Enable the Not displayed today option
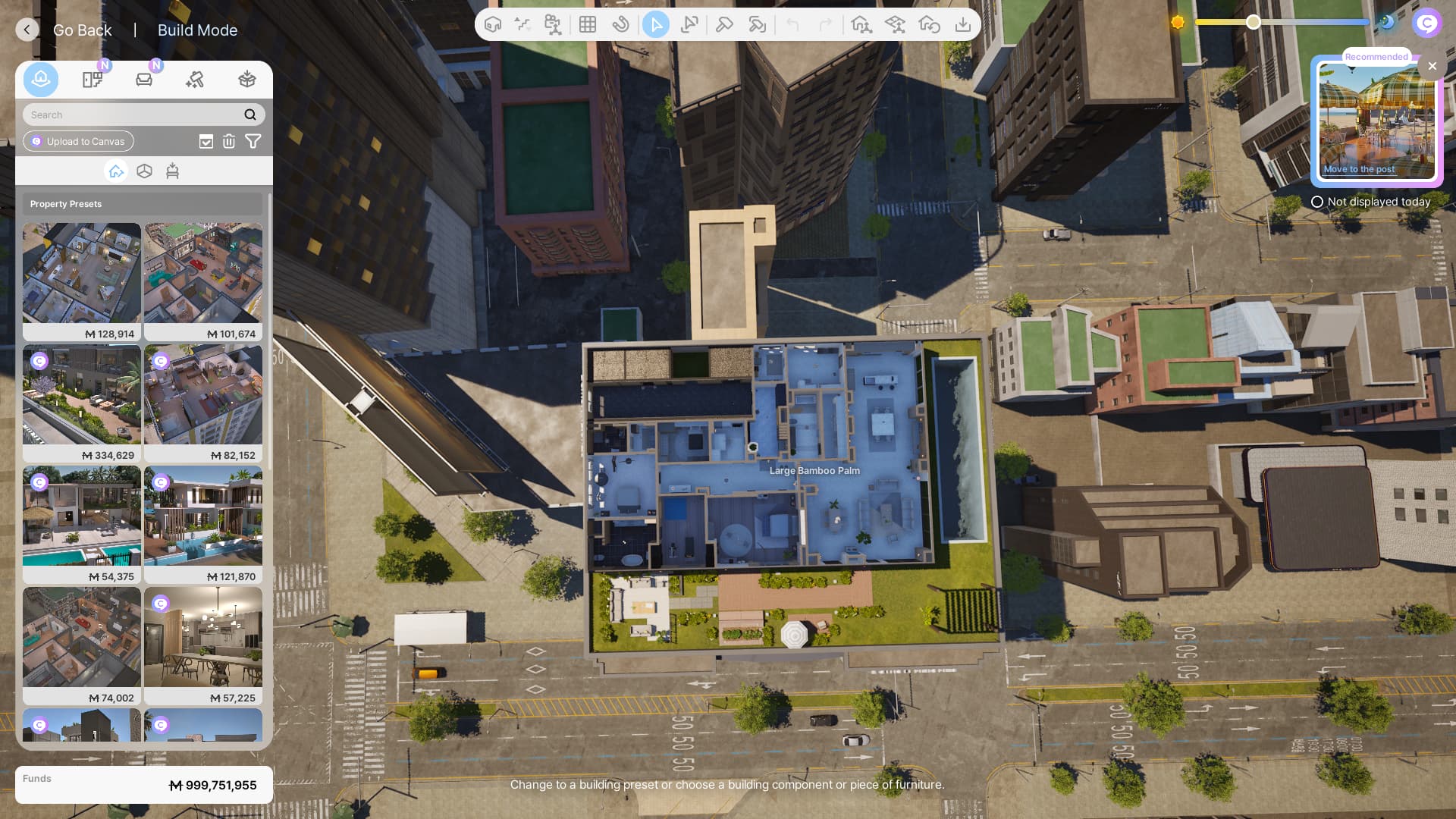 click(x=1317, y=202)
